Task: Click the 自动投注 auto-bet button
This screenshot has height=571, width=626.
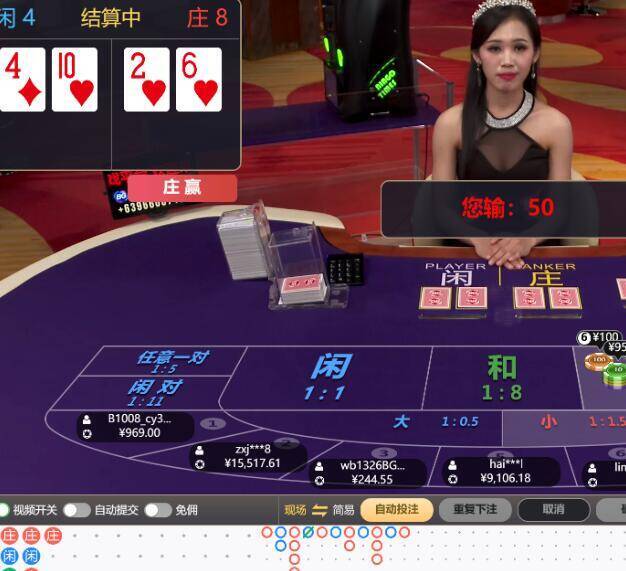Action: click(396, 509)
